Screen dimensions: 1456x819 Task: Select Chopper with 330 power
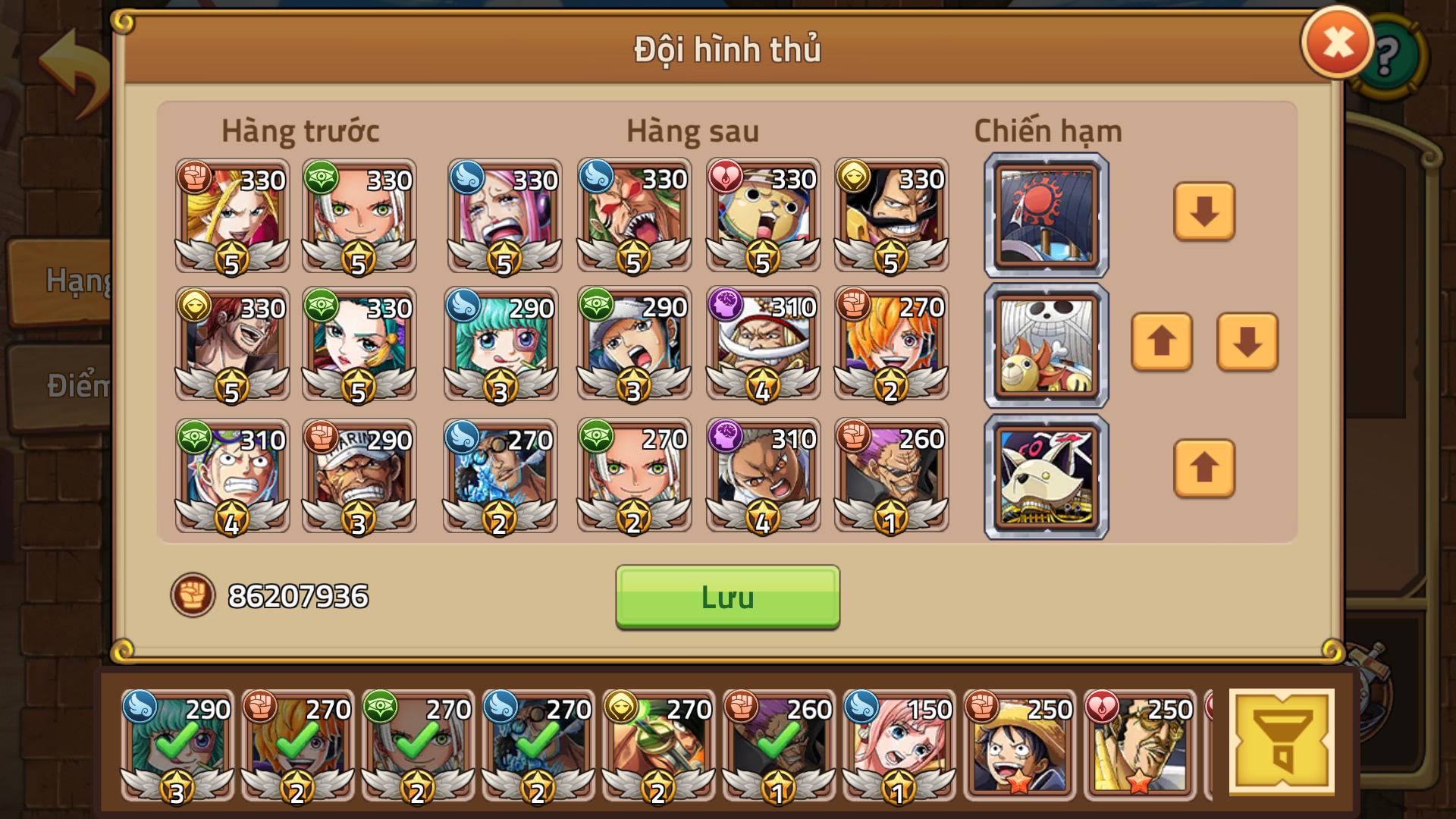pos(762,216)
